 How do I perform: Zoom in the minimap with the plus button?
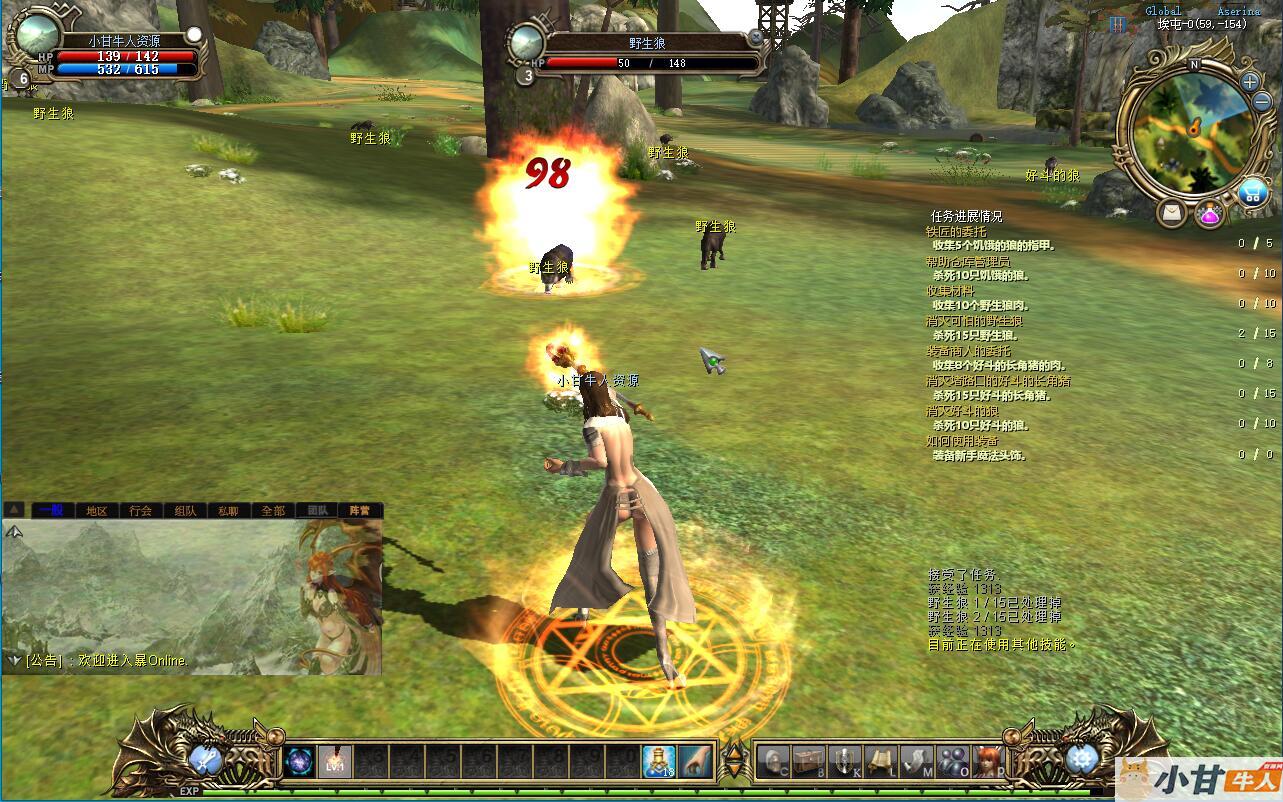pyautogui.click(x=1250, y=82)
